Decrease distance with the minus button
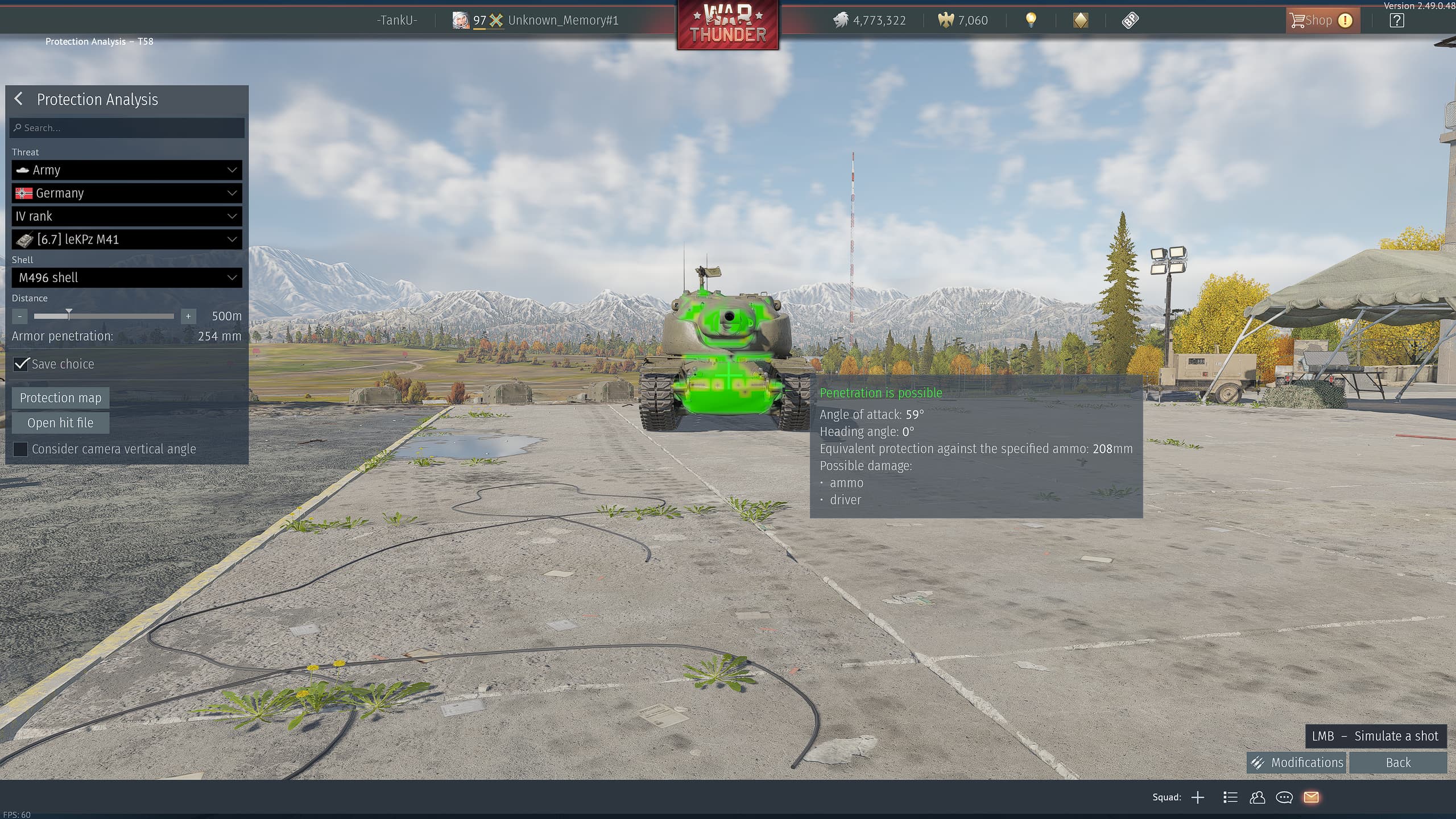Image resolution: width=1456 pixels, height=819 pixels. point(20,316)
